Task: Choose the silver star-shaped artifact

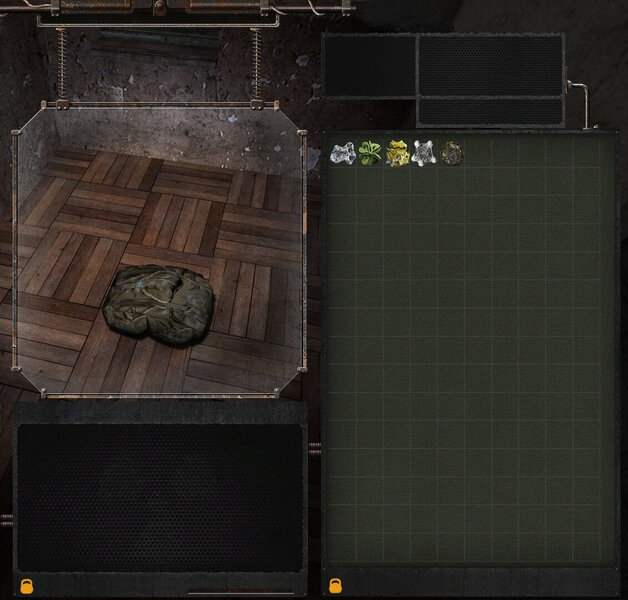Action: pyautogui.click(x=424, y=154)
